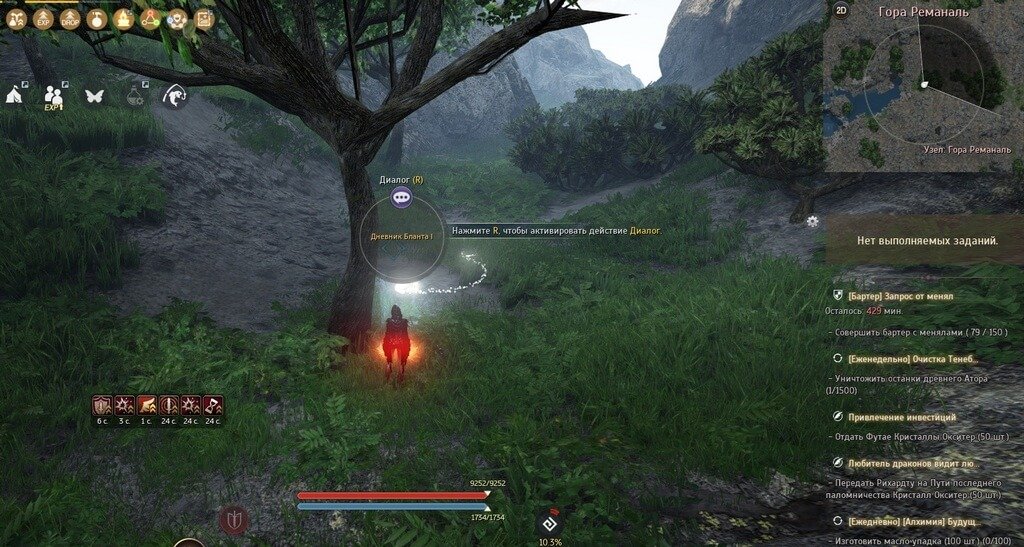The width and height of the screenshot is (1024, 547).
Task: Click the DROP rate buff icon
Action: pos(70,19)
